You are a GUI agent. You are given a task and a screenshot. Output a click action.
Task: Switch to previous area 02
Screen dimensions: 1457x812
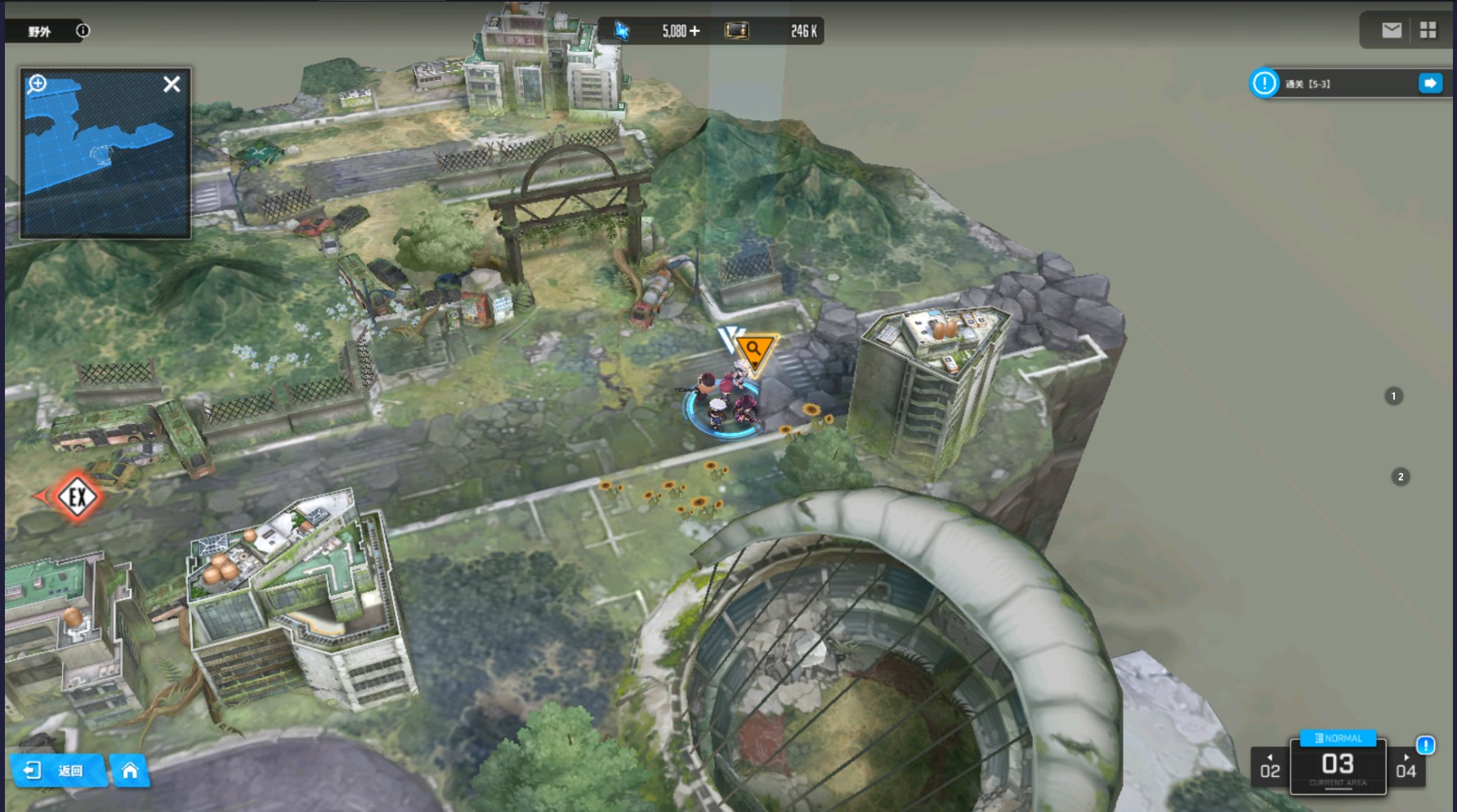1270,768
